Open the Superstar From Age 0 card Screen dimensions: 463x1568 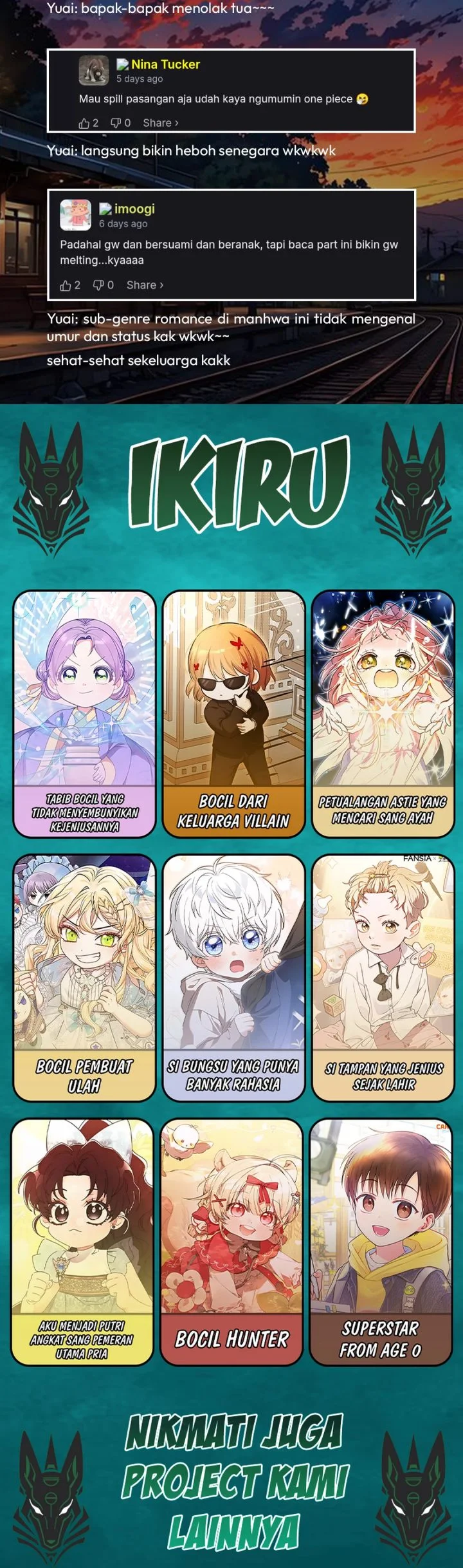[x=381, y=1242]
